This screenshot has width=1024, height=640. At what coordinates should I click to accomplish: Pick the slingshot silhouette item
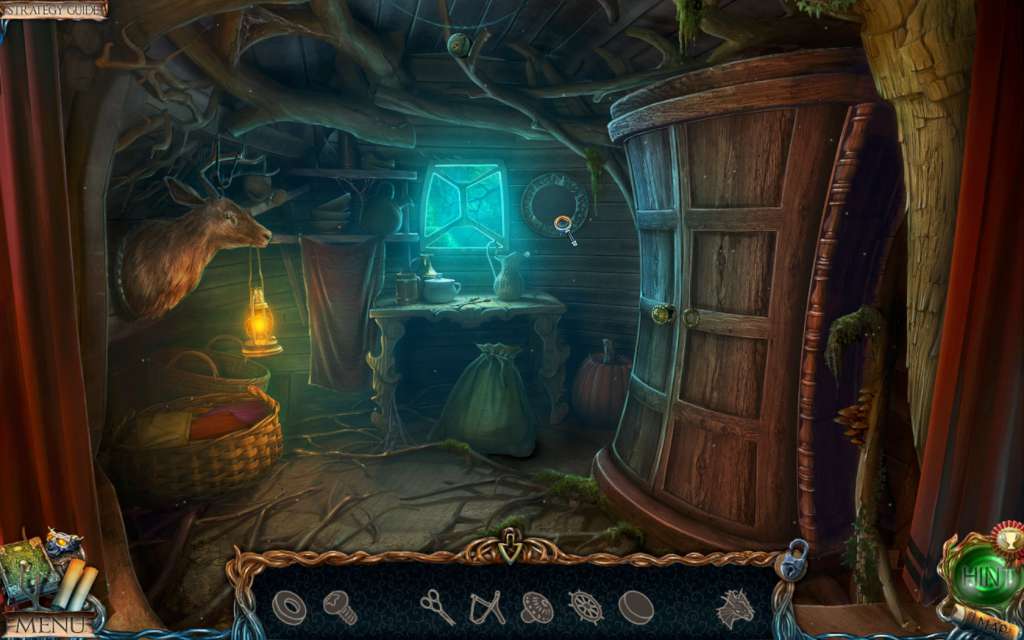(487, 607)
